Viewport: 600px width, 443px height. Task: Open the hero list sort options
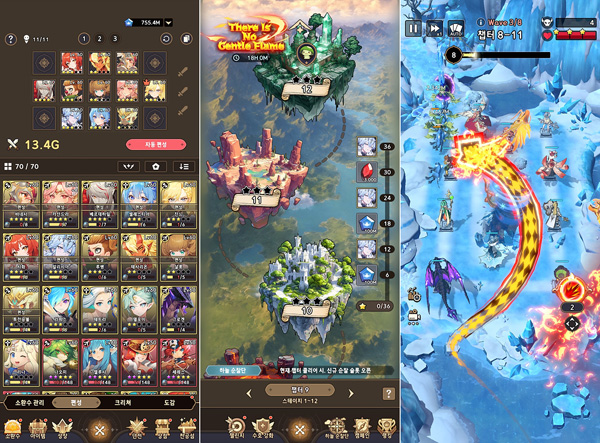click(183, 166)
